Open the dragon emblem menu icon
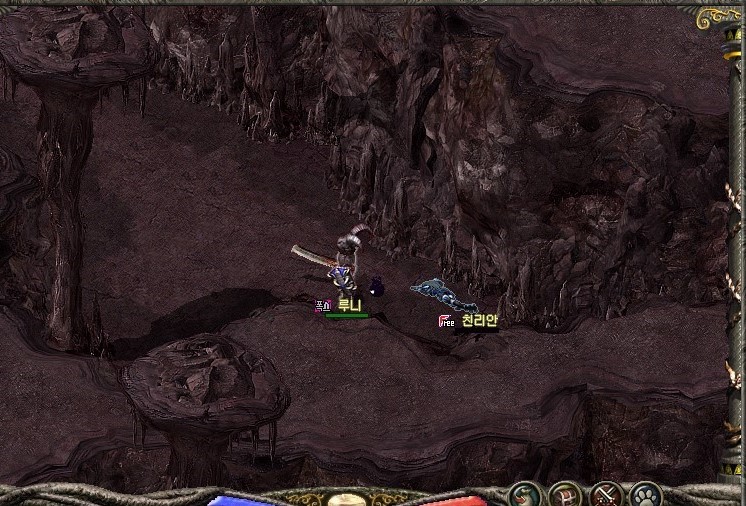 click(524, 494)
